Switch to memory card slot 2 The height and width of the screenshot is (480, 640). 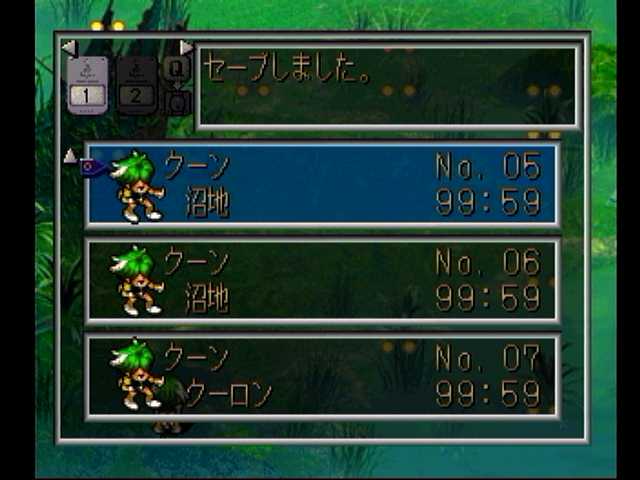coord(137,85)
